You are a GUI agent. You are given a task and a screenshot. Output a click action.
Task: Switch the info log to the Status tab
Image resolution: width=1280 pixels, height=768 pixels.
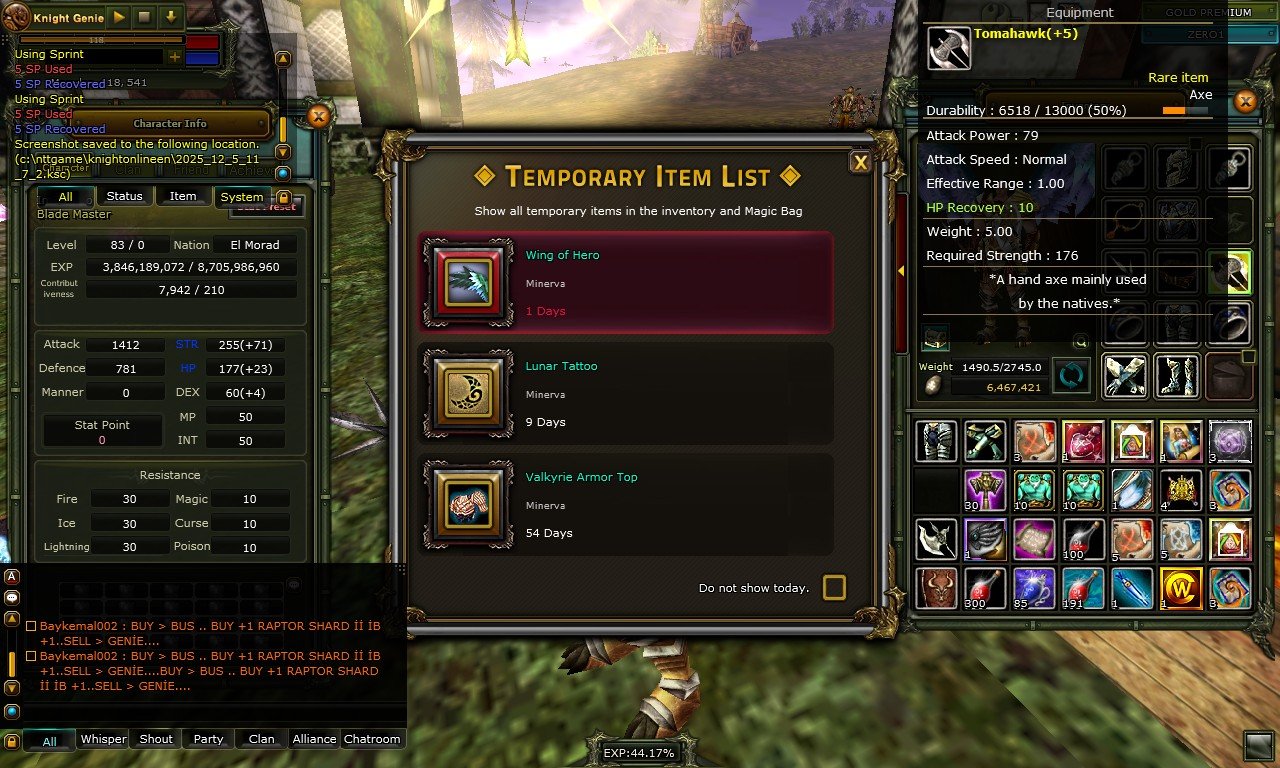pos(125,196)
